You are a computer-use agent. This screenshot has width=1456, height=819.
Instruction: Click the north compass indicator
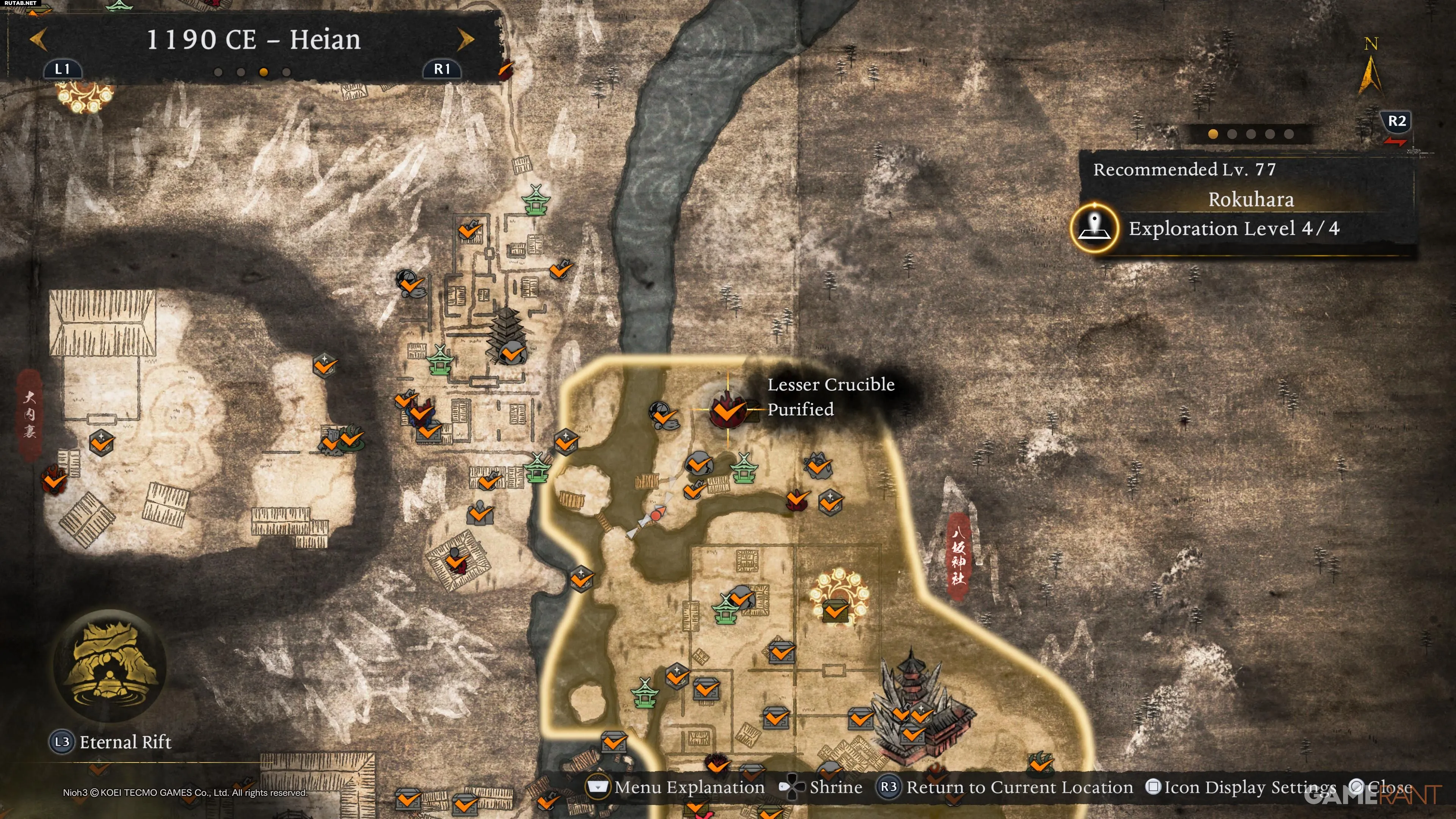point(1370,68)
